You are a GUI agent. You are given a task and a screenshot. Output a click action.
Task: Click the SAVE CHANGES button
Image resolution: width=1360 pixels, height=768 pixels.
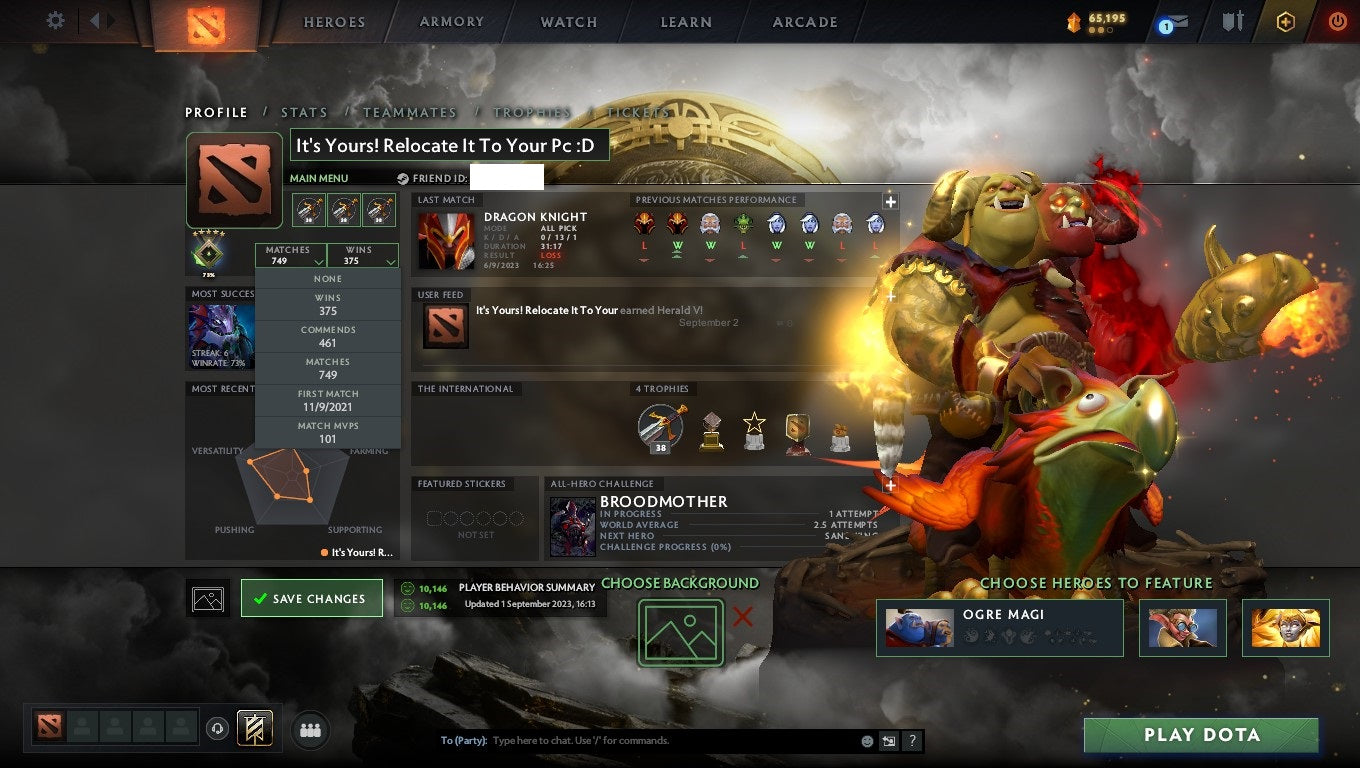click(311, 598)
